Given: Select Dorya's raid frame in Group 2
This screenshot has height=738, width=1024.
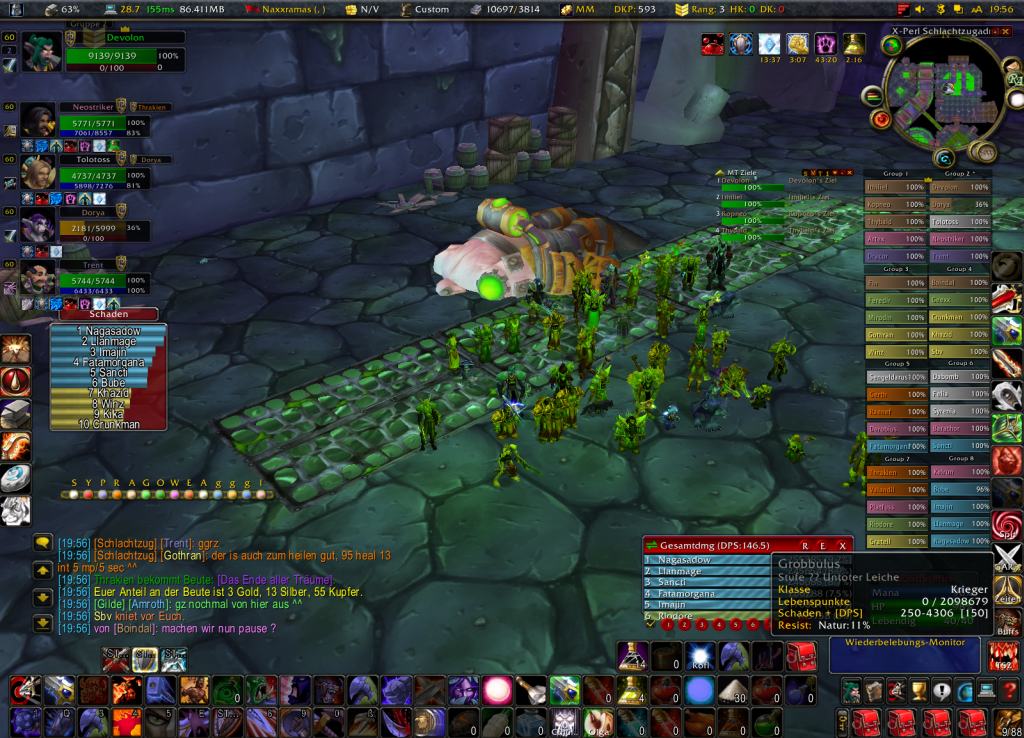Looking at the screenshot, I should click(959, 204).
